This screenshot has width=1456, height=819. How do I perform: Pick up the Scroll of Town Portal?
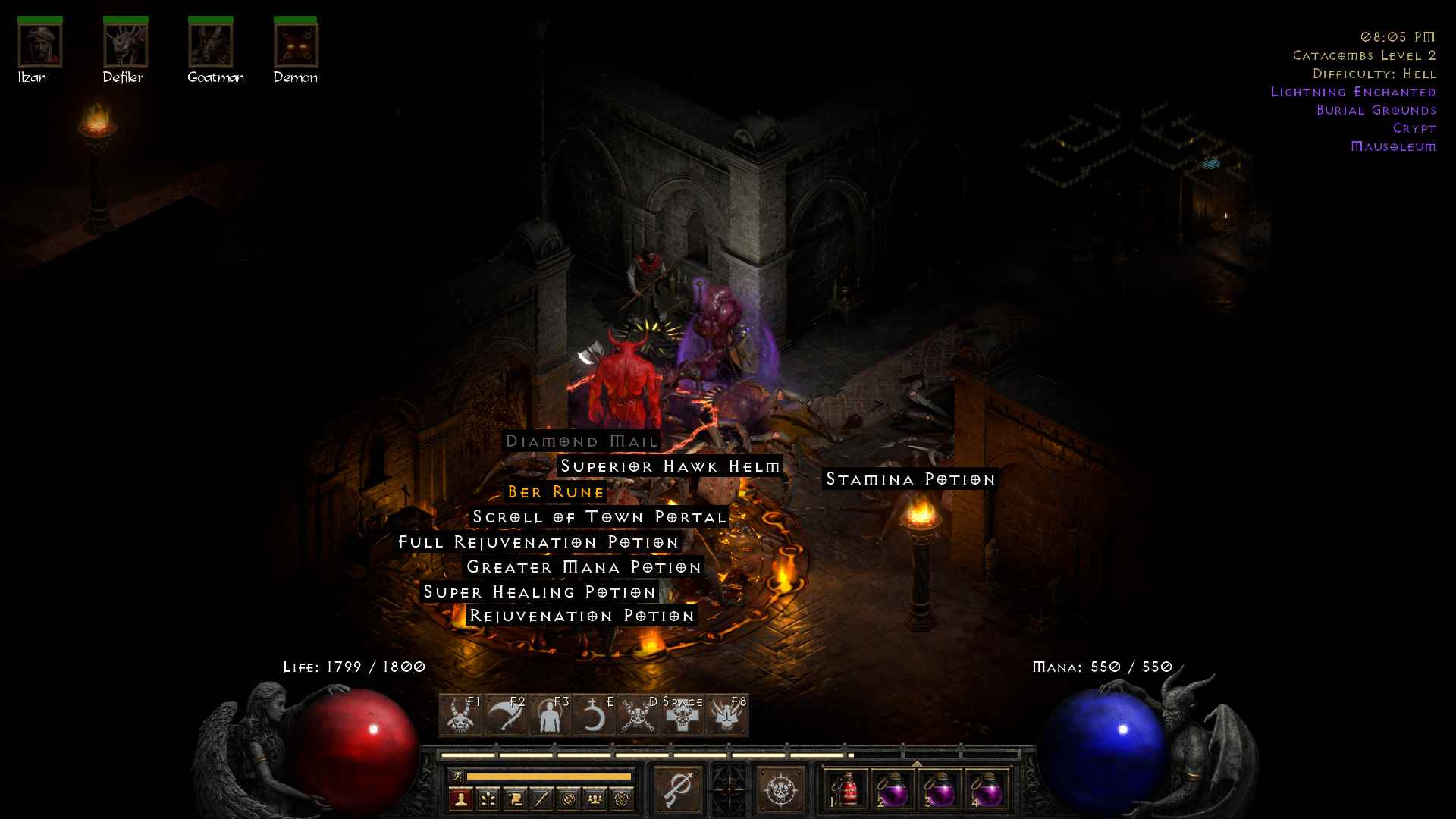598,516
